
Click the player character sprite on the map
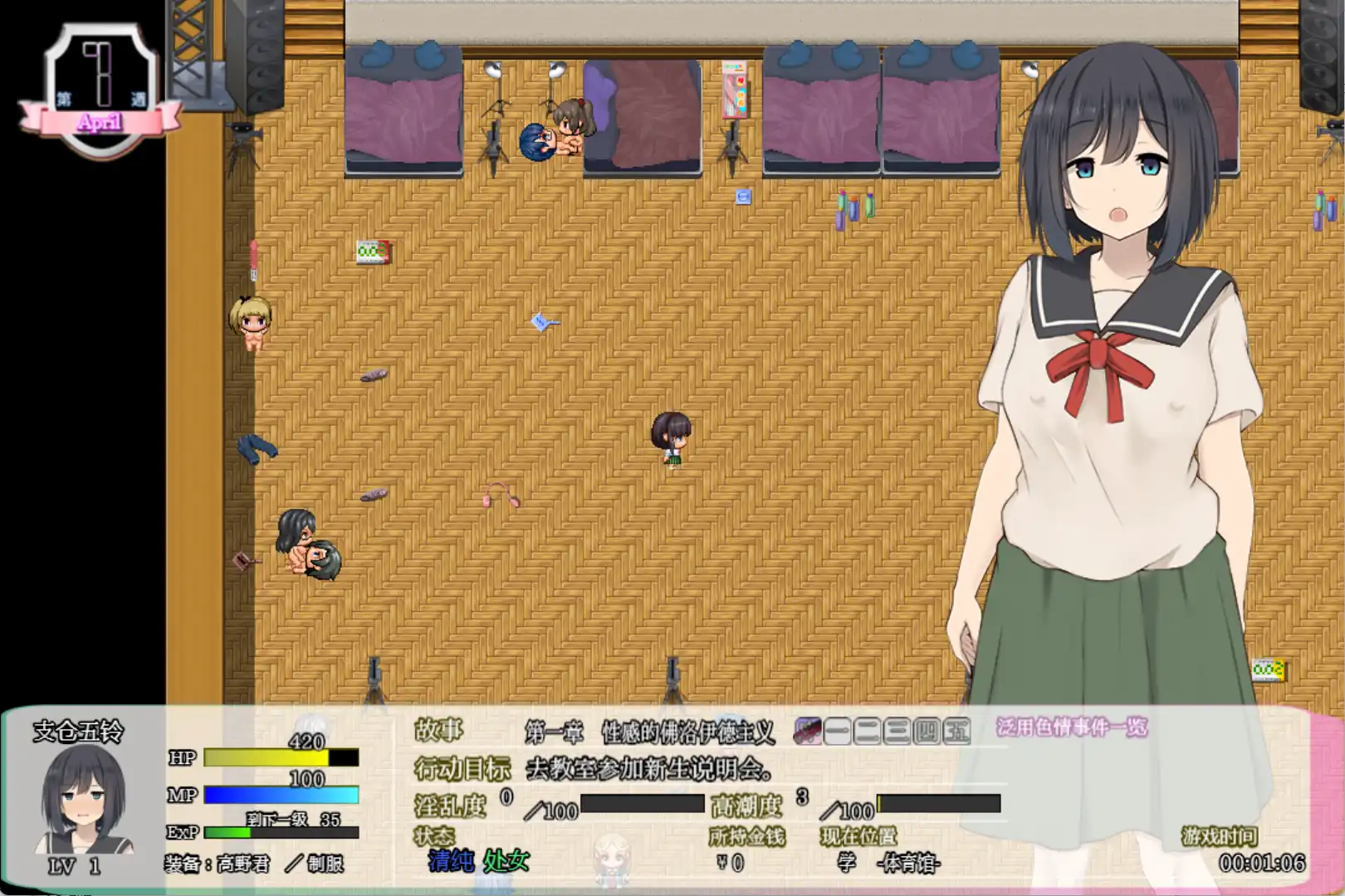tap(671, 438)
